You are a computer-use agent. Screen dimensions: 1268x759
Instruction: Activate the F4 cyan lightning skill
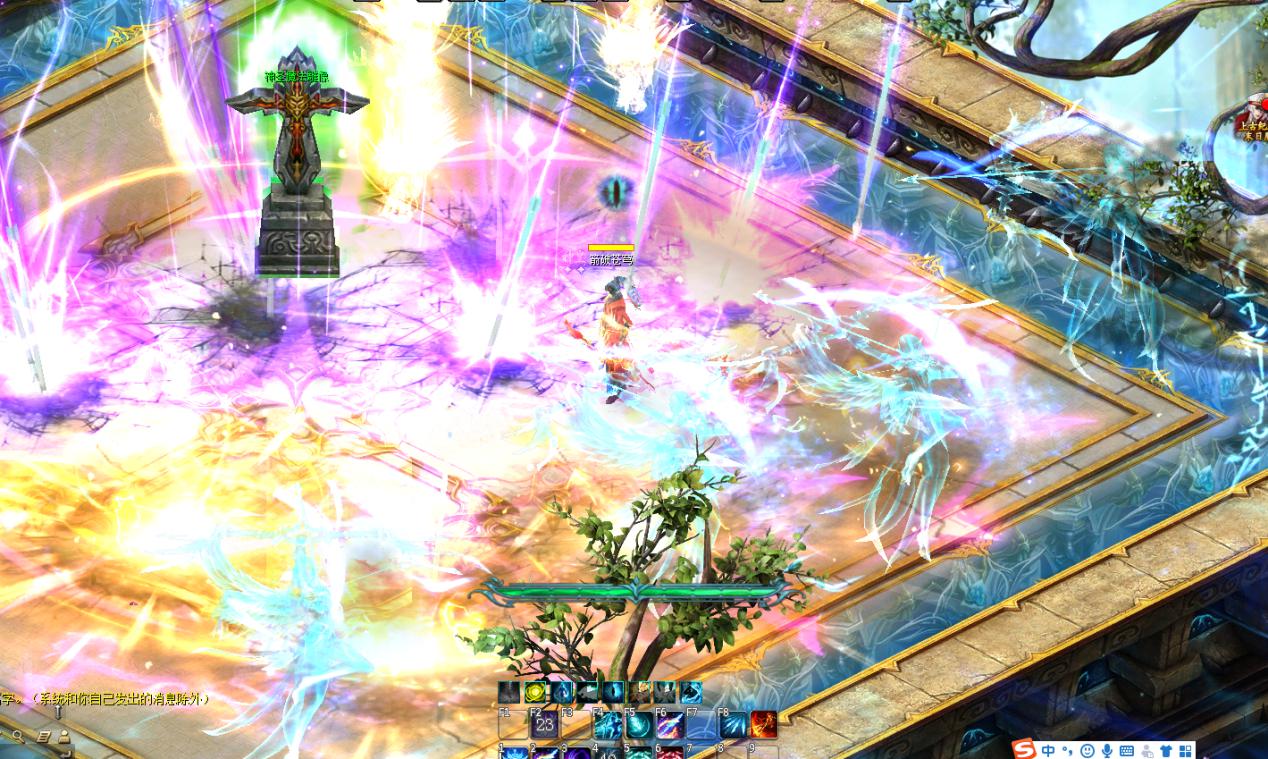607,725
